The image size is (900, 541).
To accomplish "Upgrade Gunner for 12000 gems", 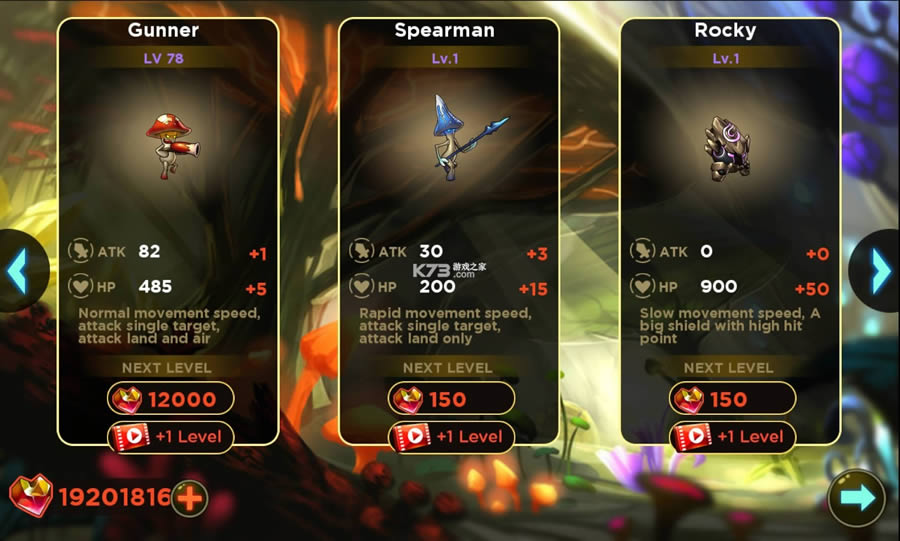I will click(170, 400).
